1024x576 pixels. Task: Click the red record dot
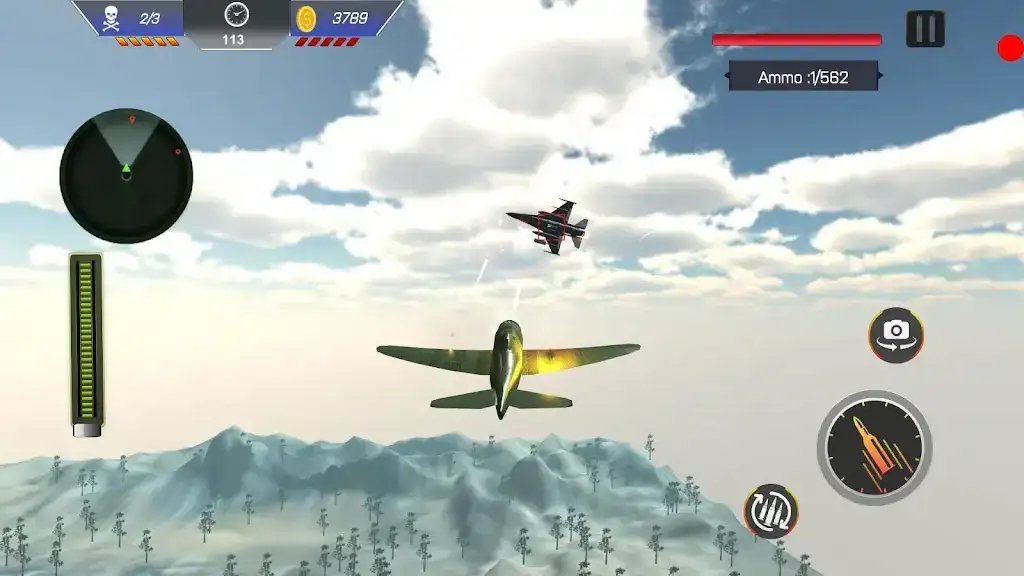point(1010,47)
